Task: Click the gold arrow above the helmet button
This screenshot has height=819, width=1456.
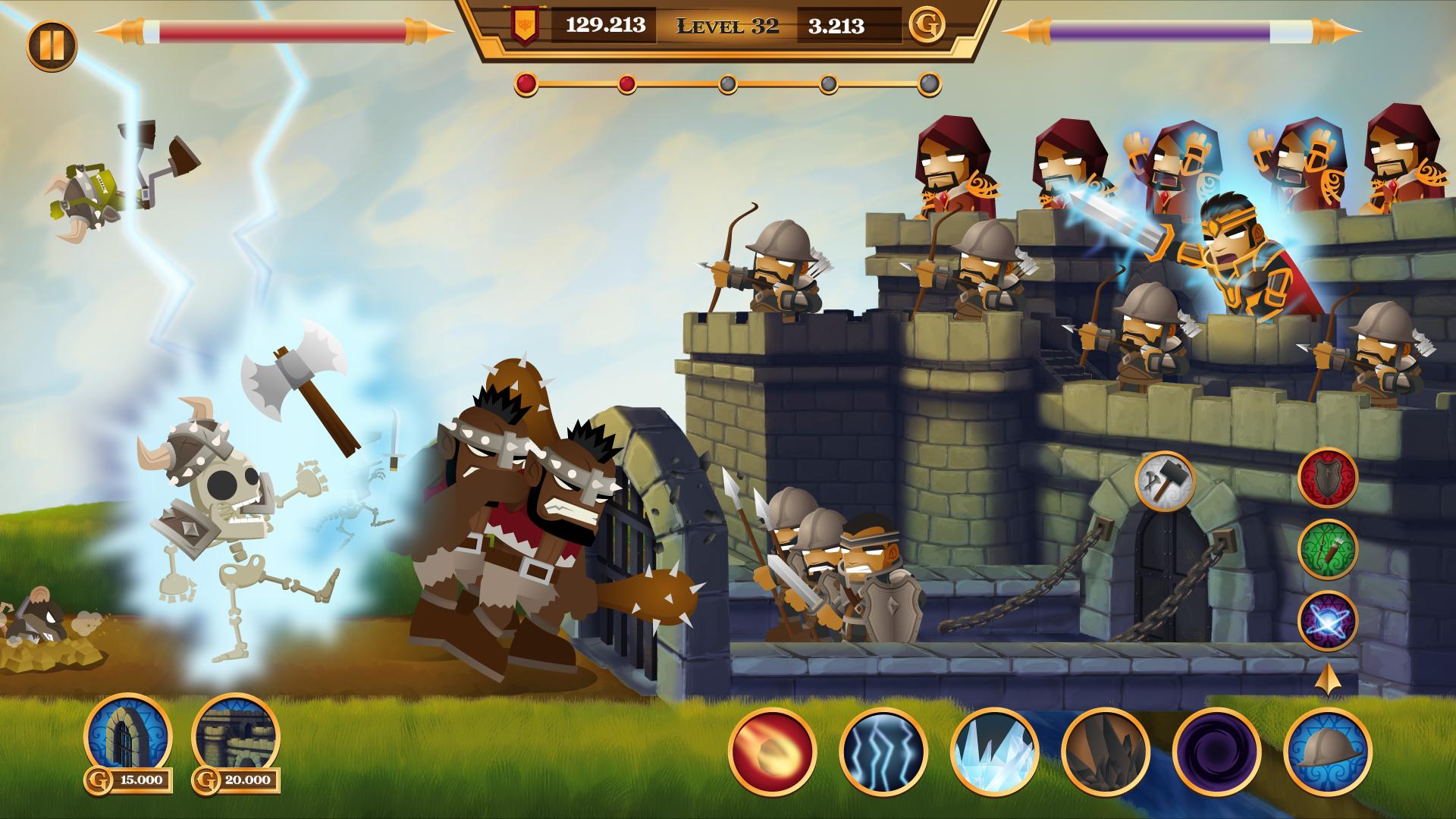Action: tap(1327, 680)
